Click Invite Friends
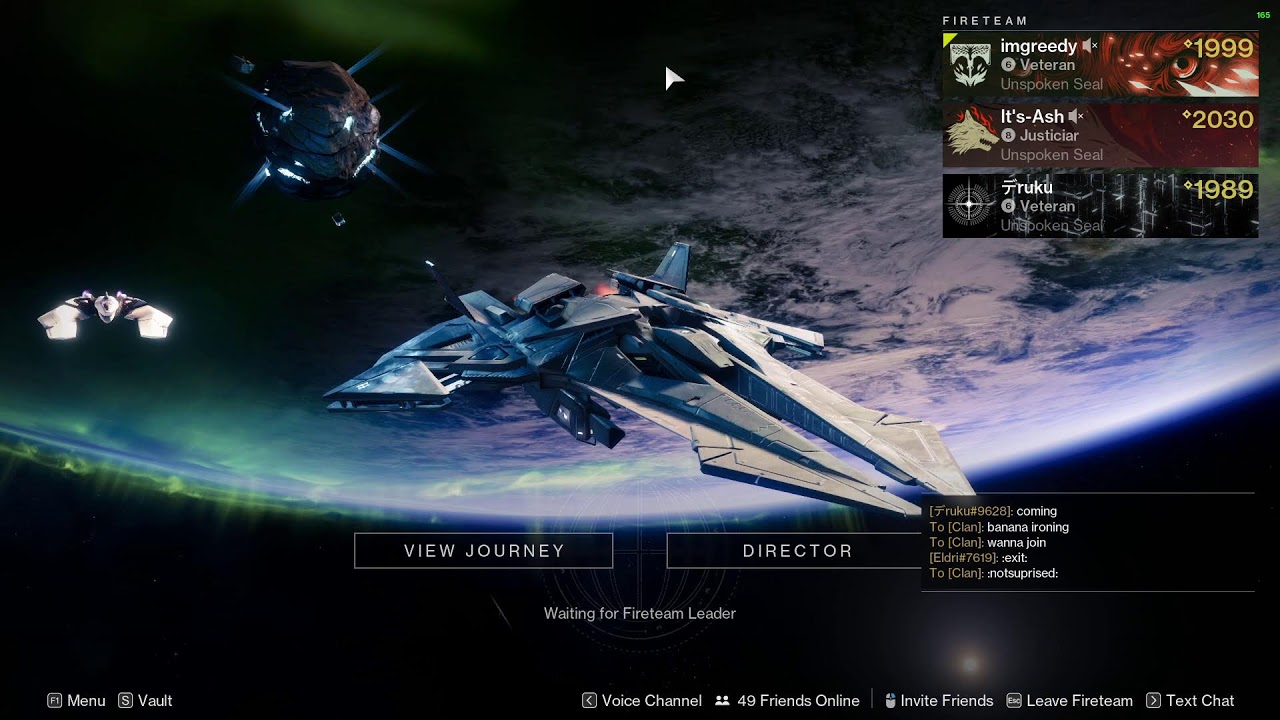 [x=938, y=701]
